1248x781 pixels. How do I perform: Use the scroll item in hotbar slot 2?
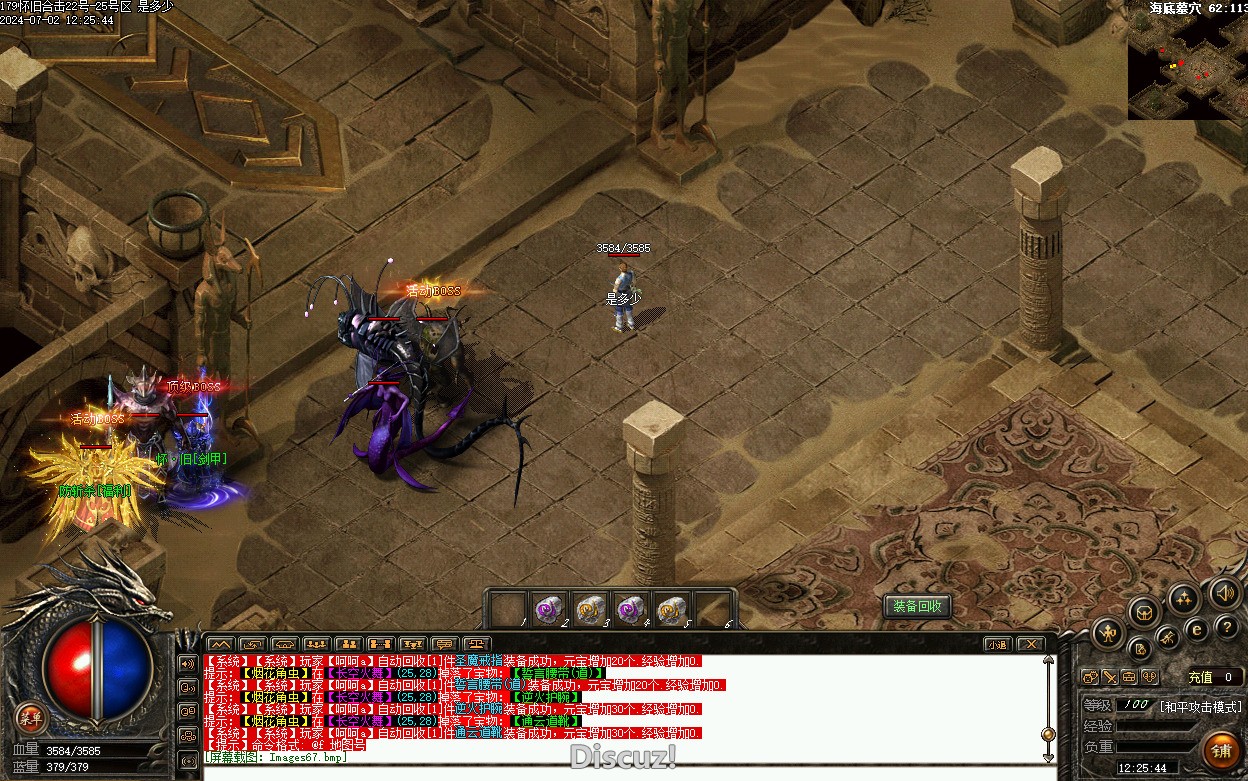click(548, 609)
